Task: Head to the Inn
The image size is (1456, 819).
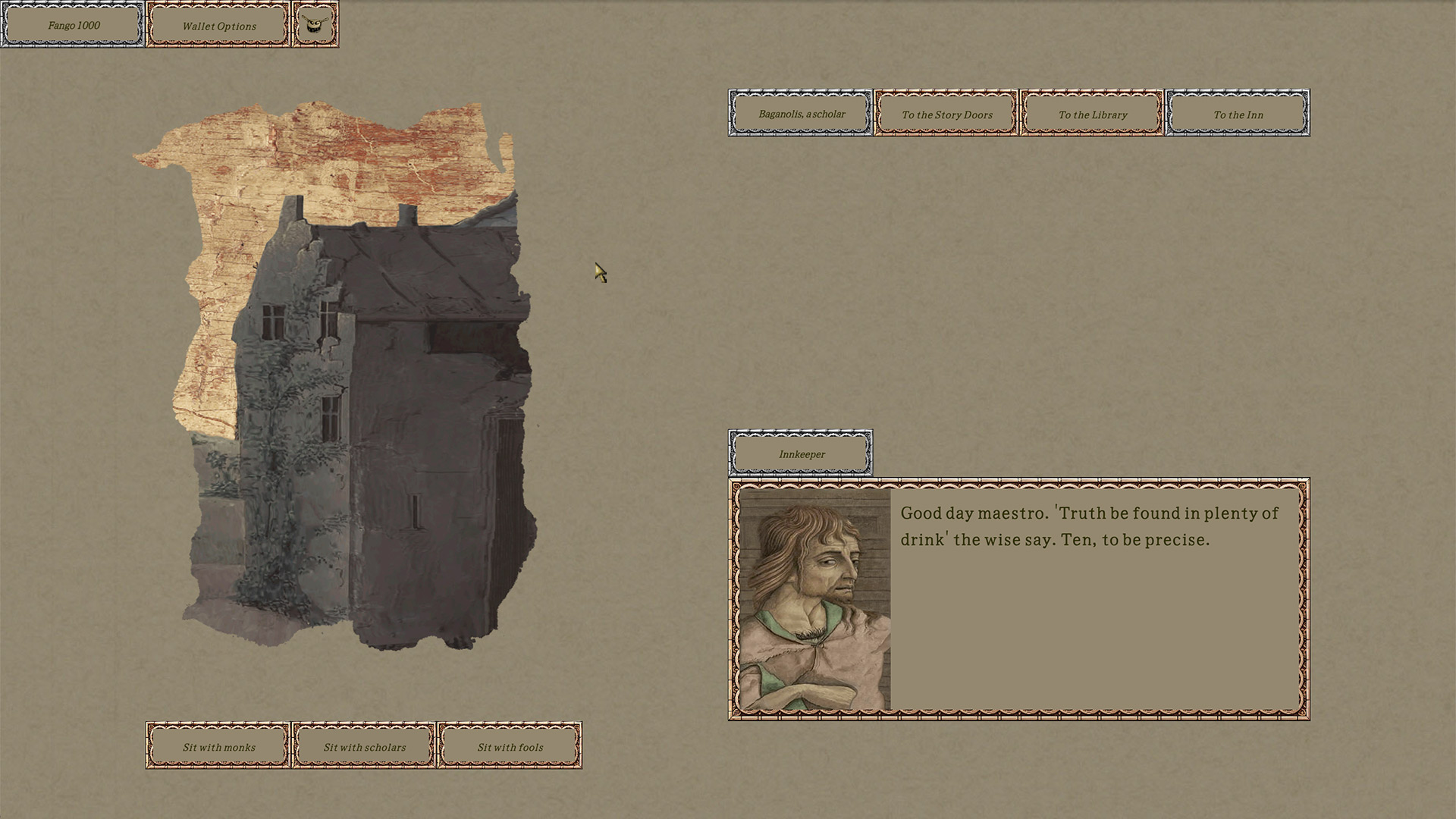Action: pyautogui.click(x=1238, y=114)
